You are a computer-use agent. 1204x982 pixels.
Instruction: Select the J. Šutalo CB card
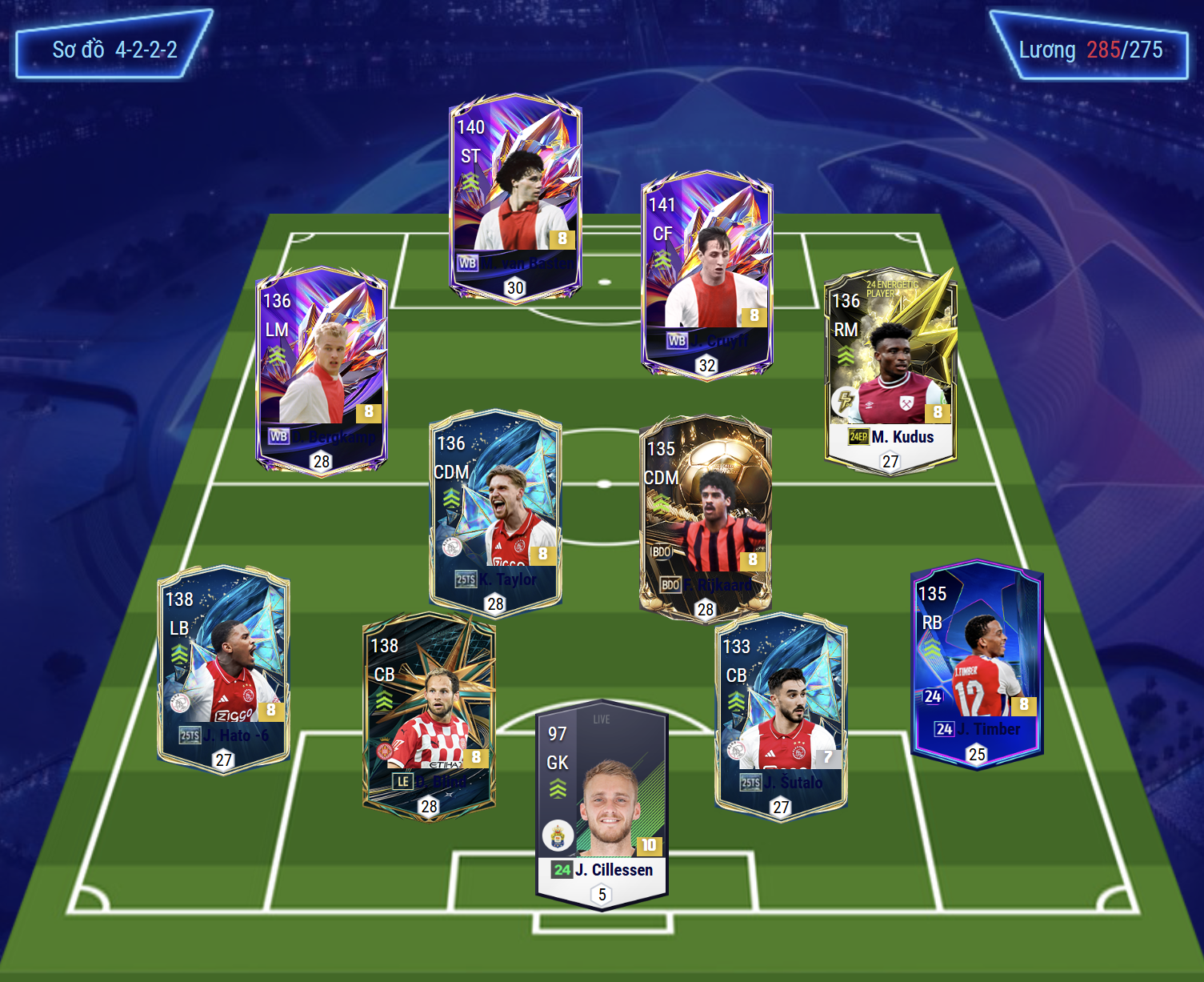click(x=781, y=715)
